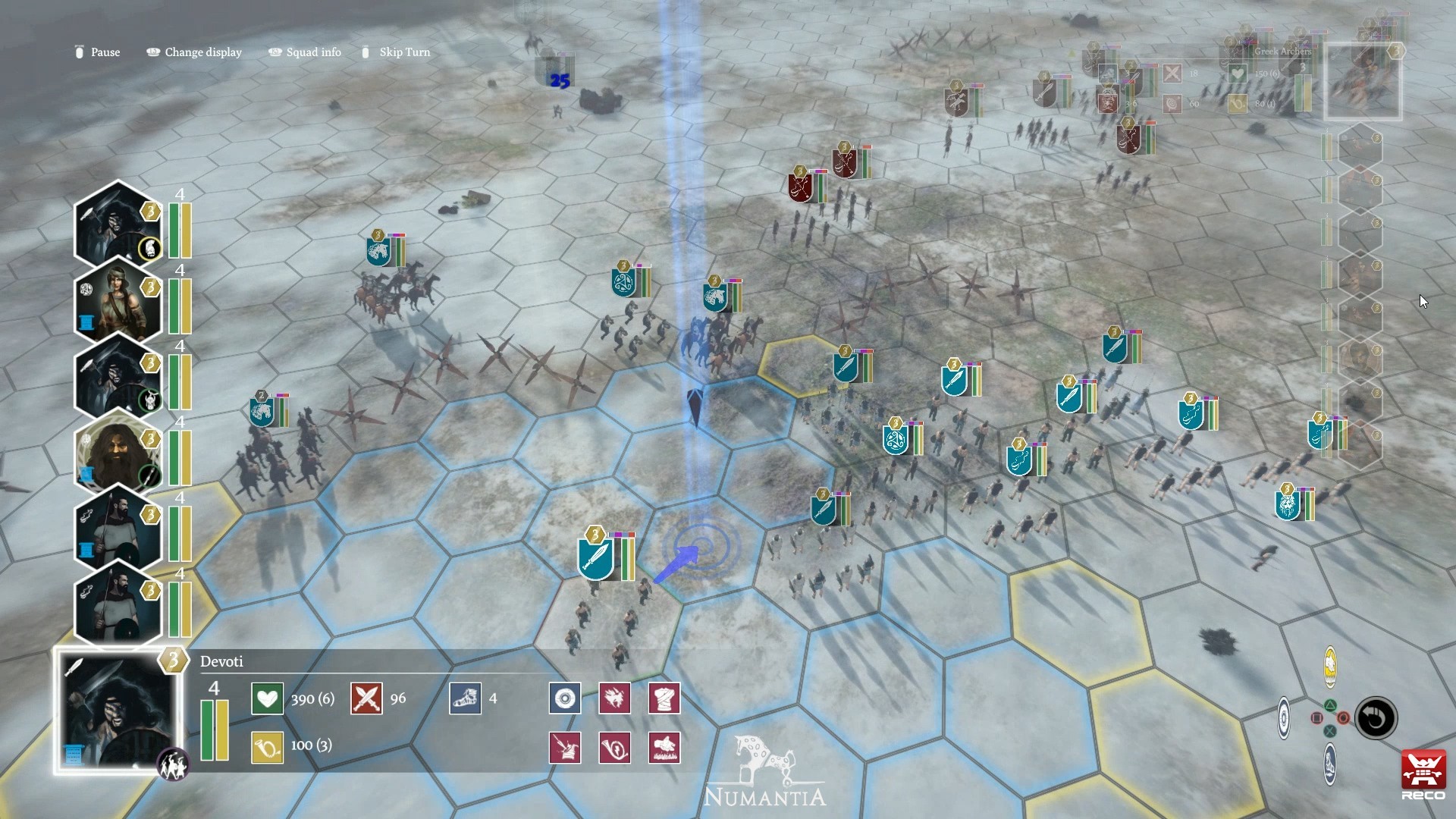Use the bandage recovery ability

pyautogui.click(x=665, y=698)
